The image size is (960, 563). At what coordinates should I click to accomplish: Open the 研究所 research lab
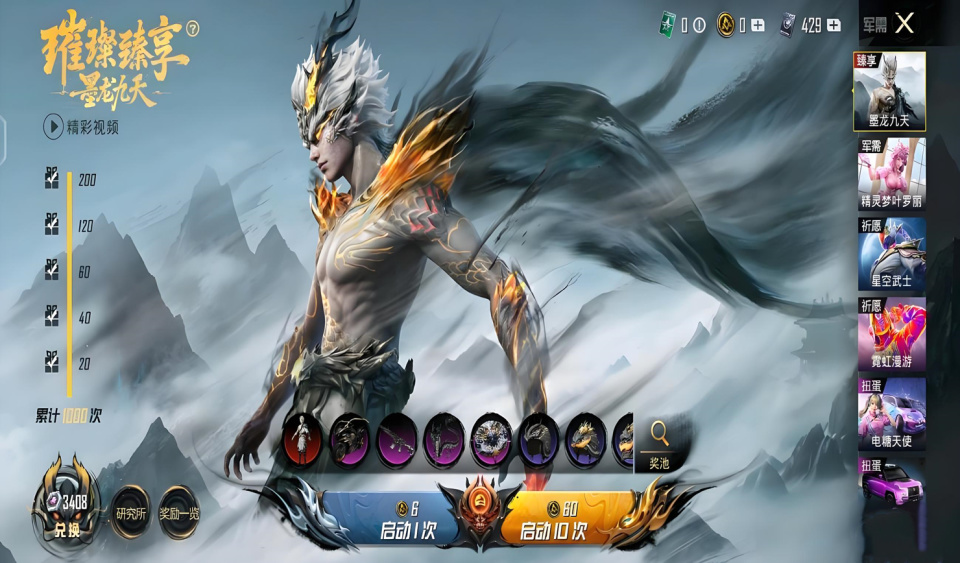pos(130,513)
